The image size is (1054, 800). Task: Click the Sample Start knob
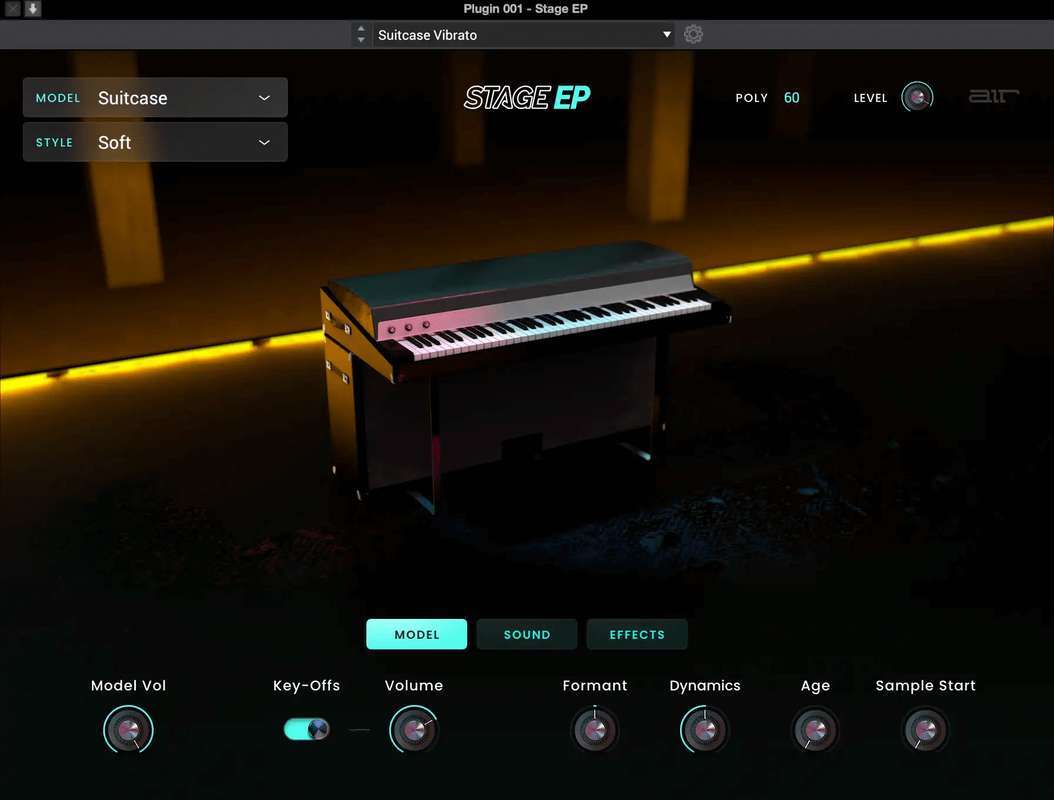point(925,730)
